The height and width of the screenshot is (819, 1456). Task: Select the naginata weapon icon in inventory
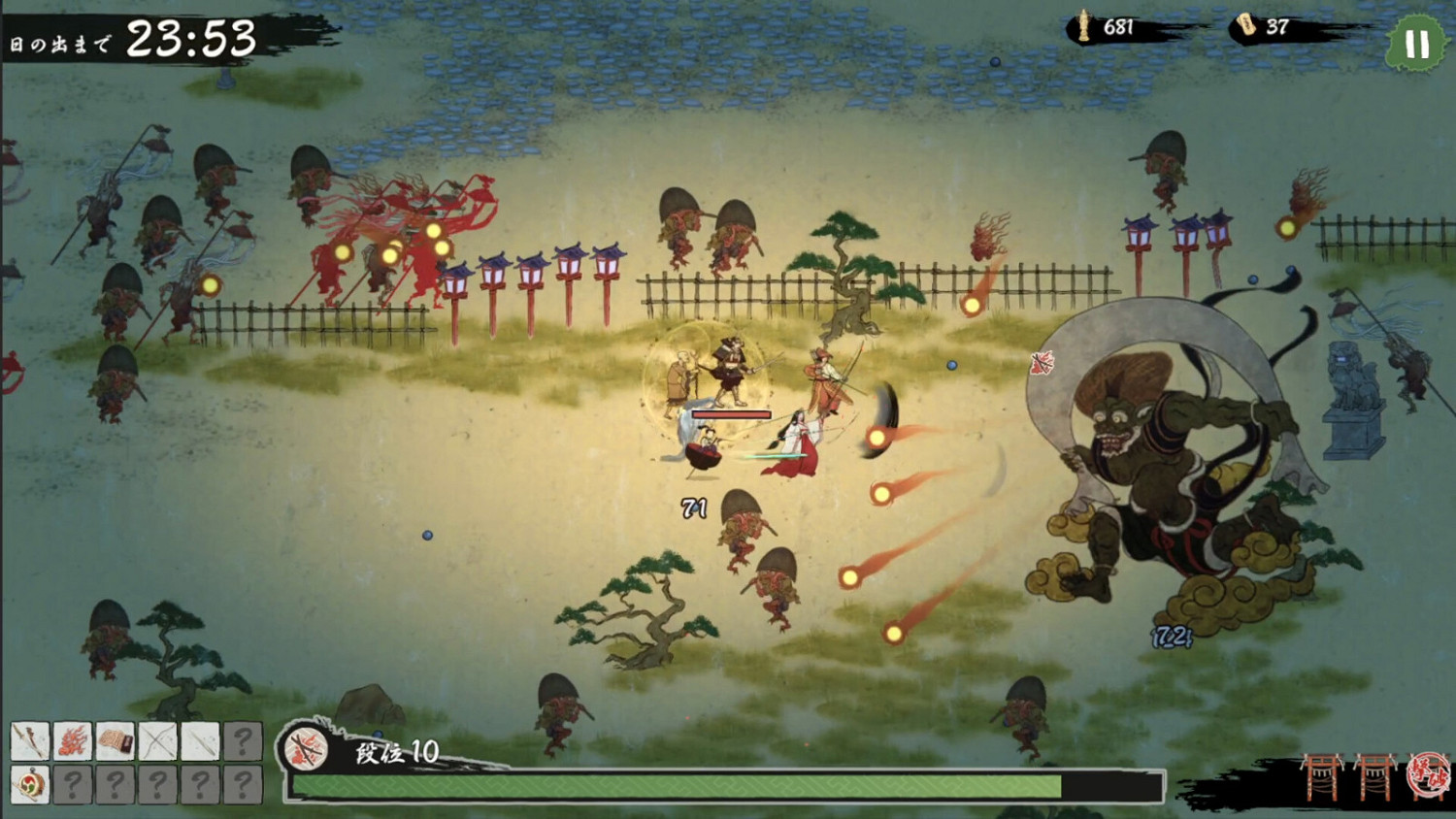coord(30,740)
